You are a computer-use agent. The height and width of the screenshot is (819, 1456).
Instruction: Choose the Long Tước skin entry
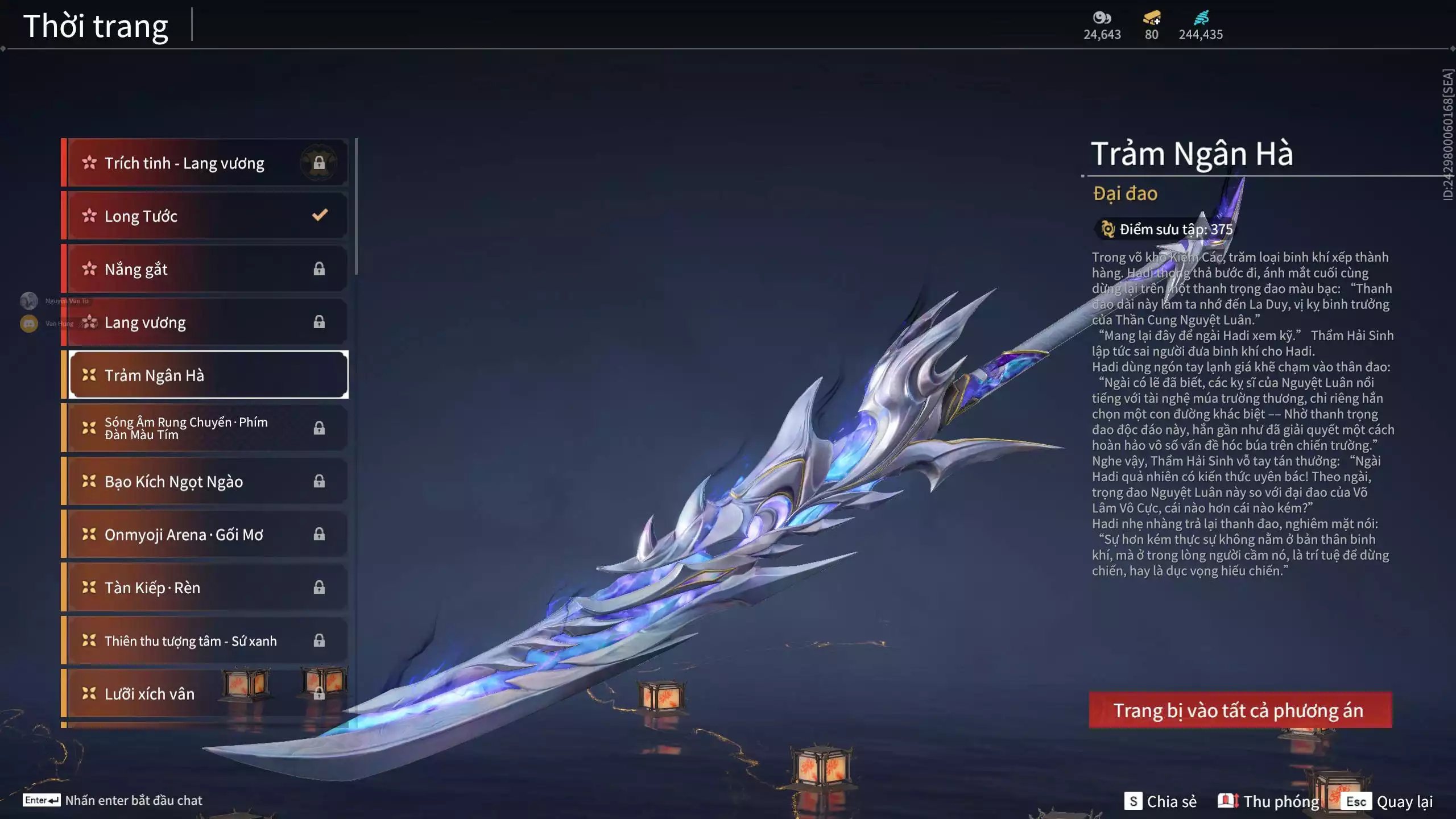coord(208,216)
